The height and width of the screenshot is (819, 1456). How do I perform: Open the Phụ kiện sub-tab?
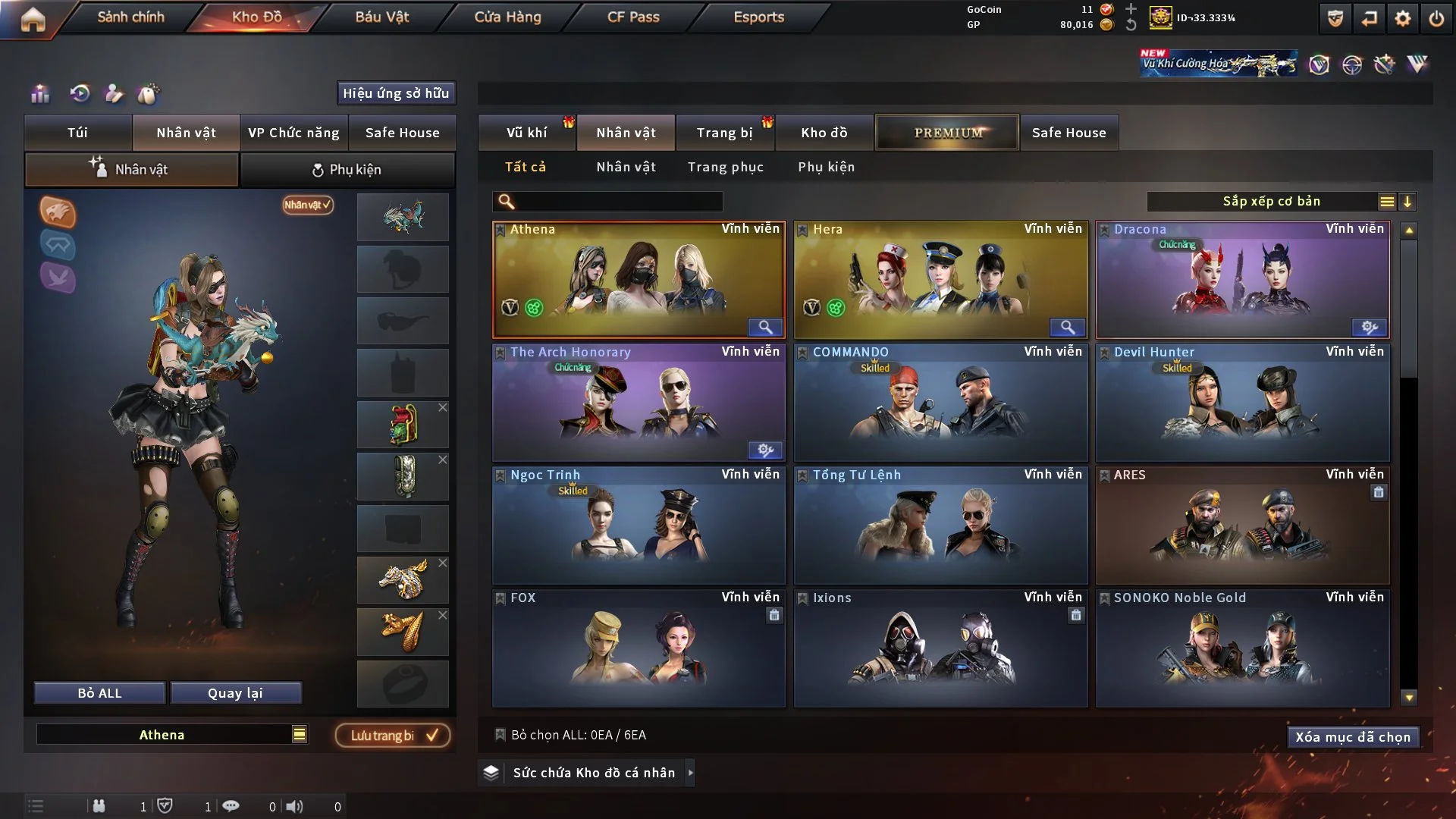click(x=347, y=170)
